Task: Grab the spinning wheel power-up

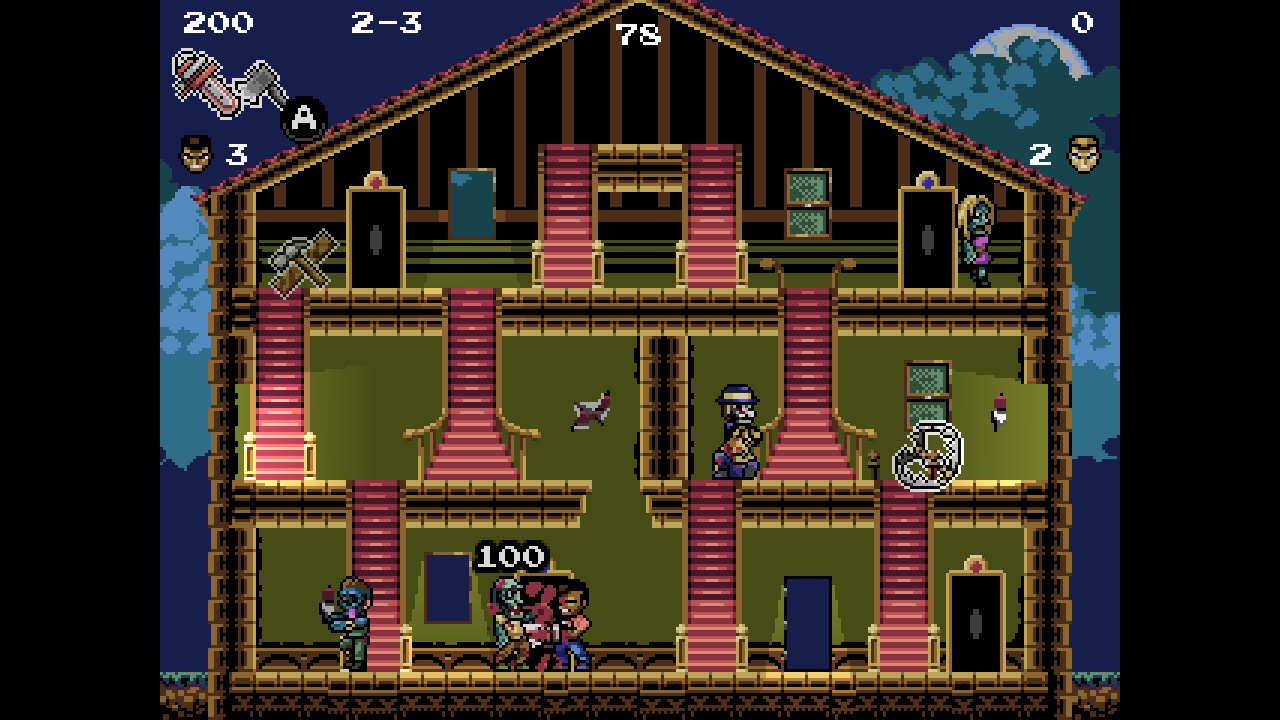Action: pyautogui.click(x=930, y=455)
